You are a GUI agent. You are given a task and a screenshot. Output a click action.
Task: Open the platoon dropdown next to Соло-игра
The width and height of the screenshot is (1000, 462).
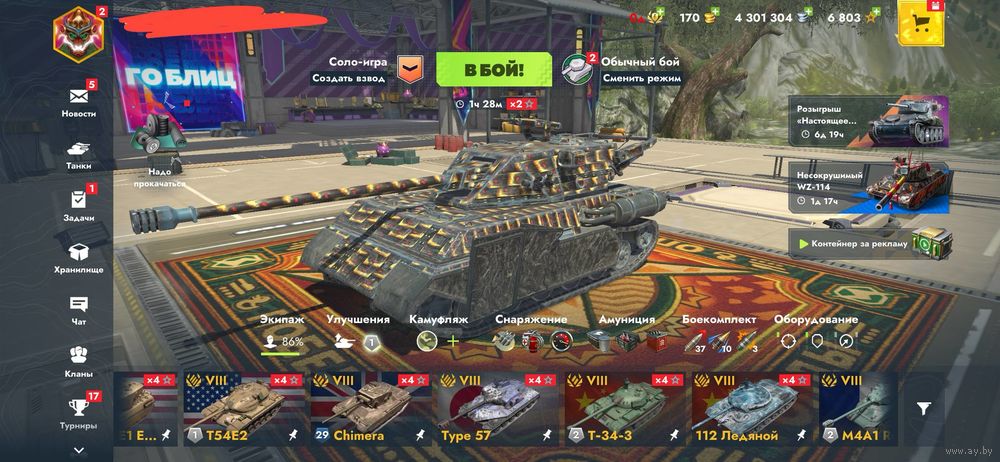coord(410,69)
